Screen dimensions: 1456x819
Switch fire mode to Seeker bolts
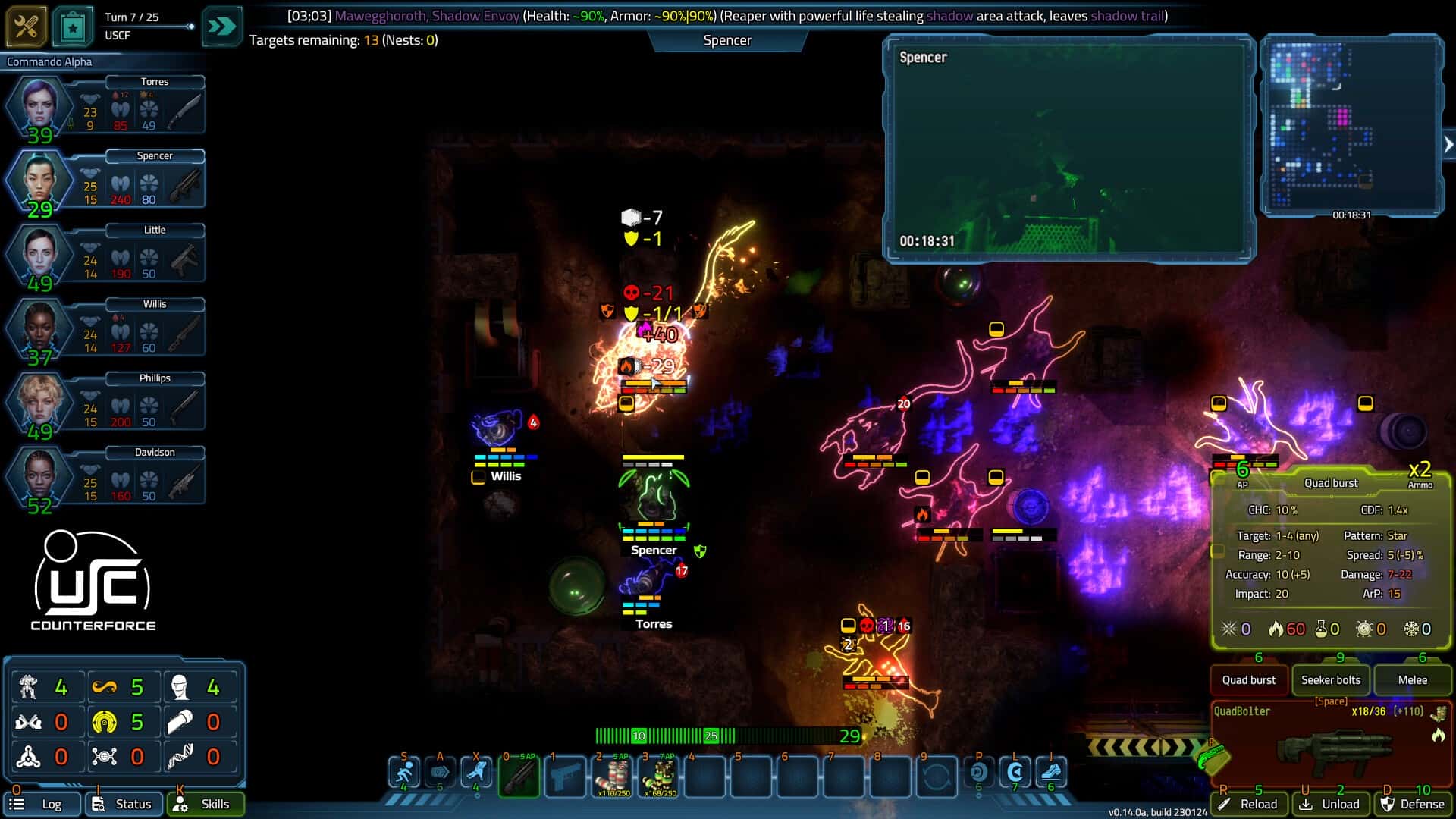[x=1331, y=680]
